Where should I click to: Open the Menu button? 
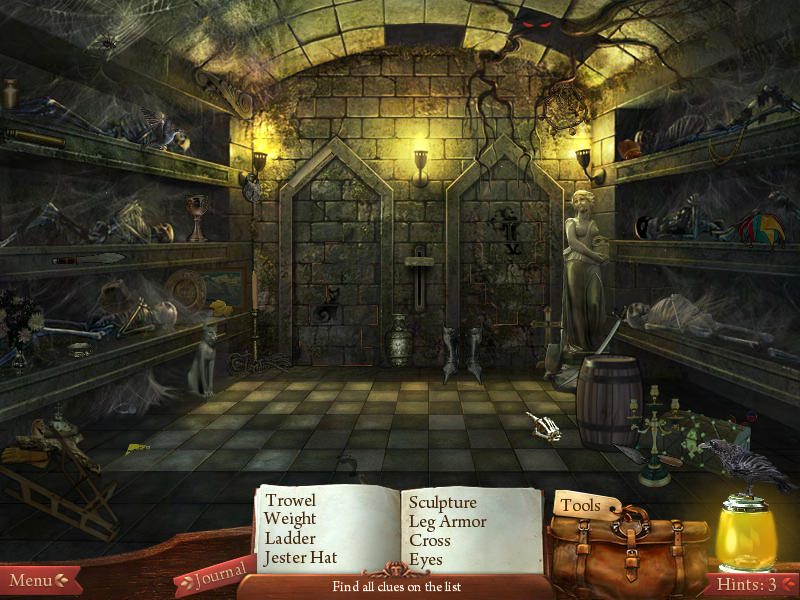[x=37, y=580]
